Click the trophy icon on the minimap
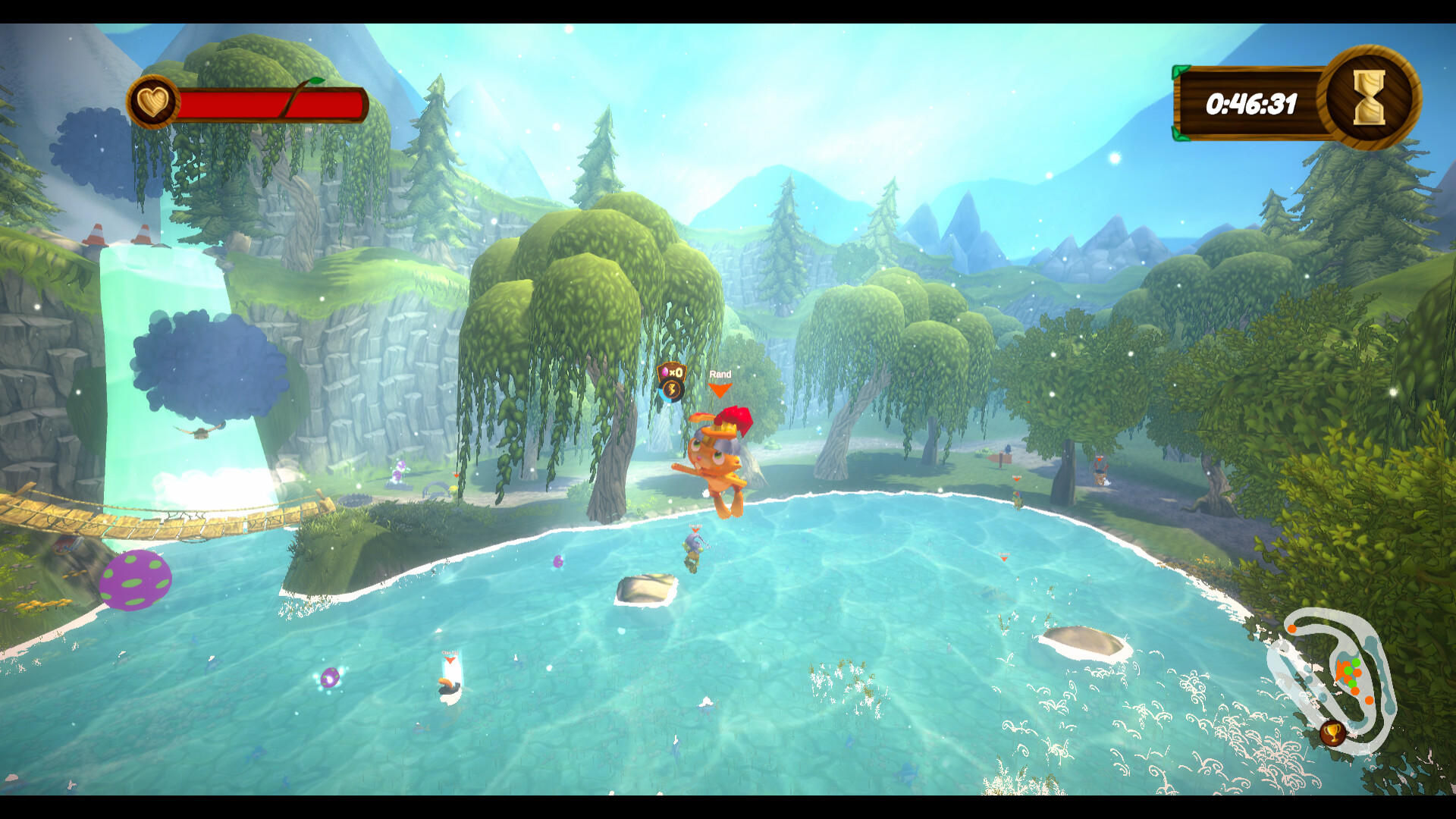This screenshot has width=1456, height=819. pyautogui.click(x=1332, y=733)
